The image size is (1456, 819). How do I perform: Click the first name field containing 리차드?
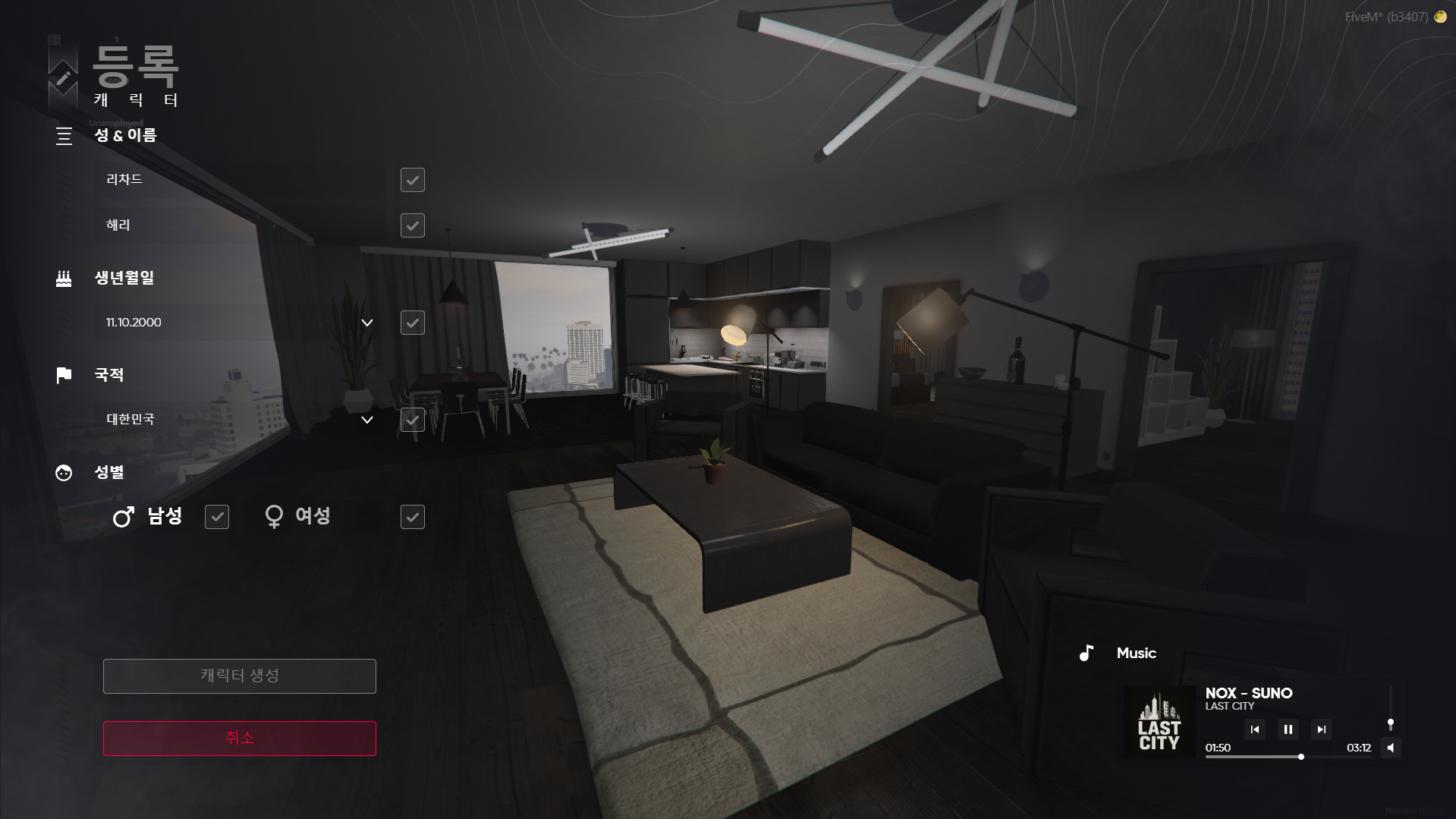(x=239, y=180)
